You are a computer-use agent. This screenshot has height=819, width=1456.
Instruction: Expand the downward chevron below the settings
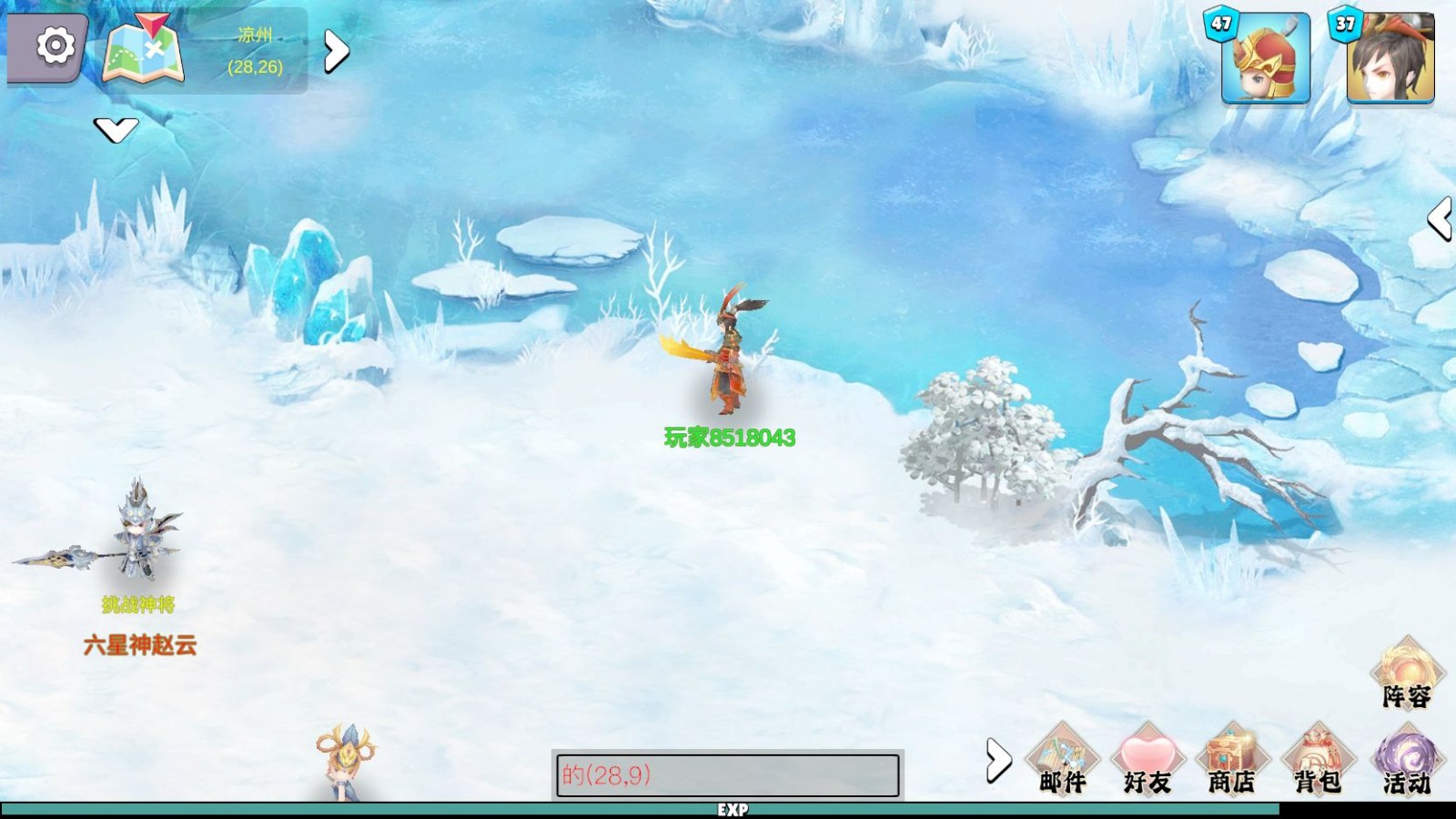tap(116, 130)
